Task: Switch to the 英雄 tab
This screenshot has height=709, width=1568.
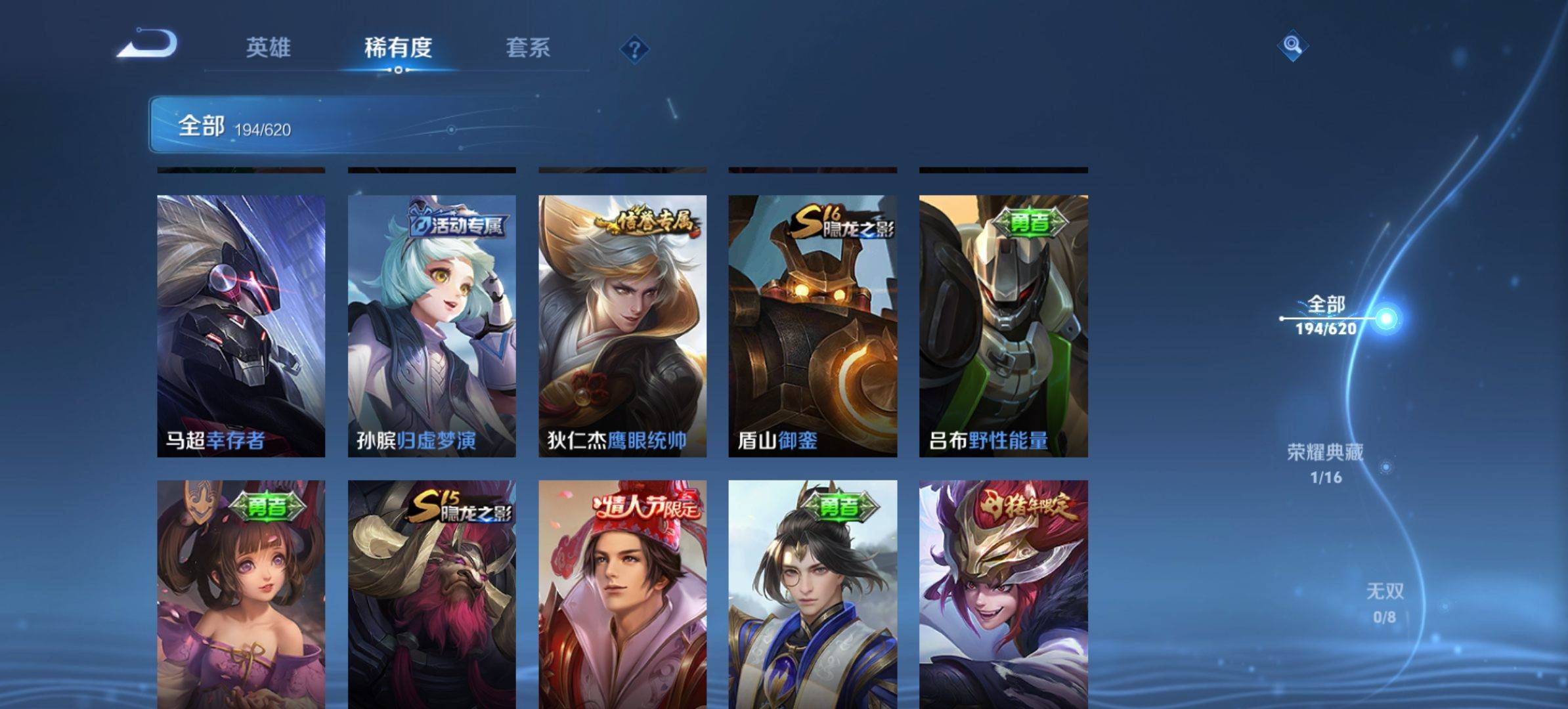Action: coord(268,47)
